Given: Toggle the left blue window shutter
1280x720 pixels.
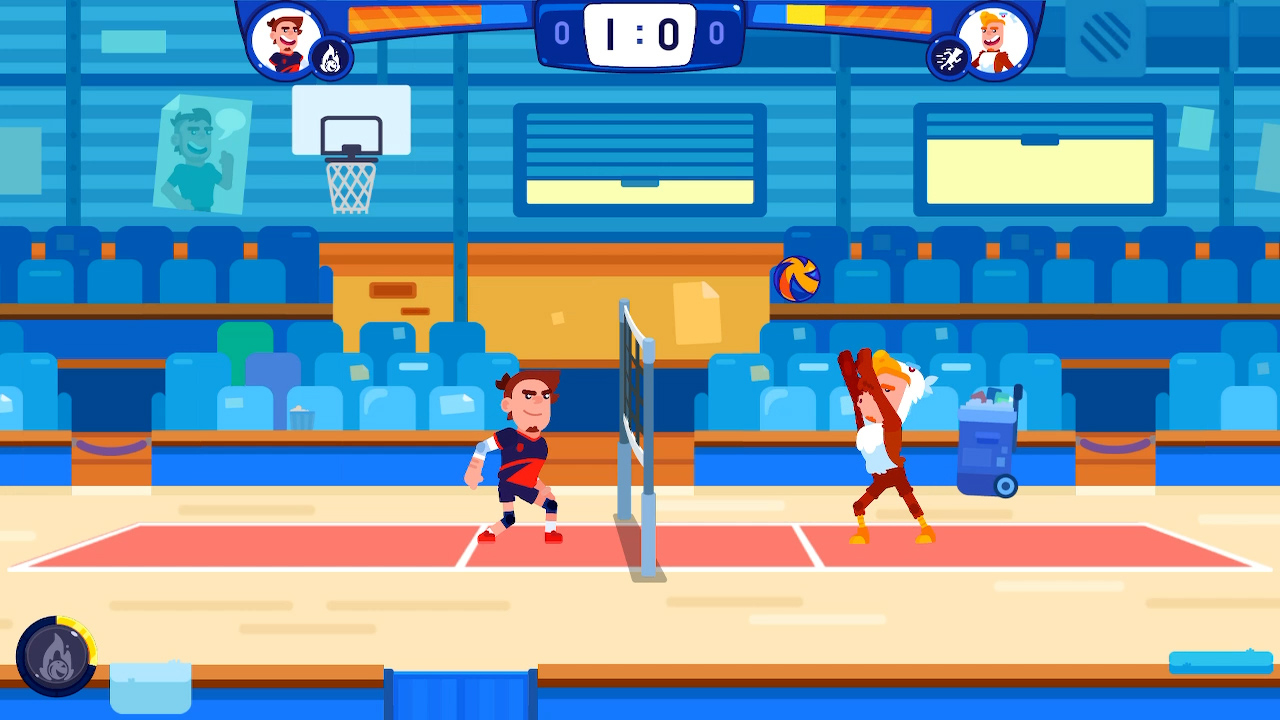Looking at the screenshot, I should click(x=639, y=158).
